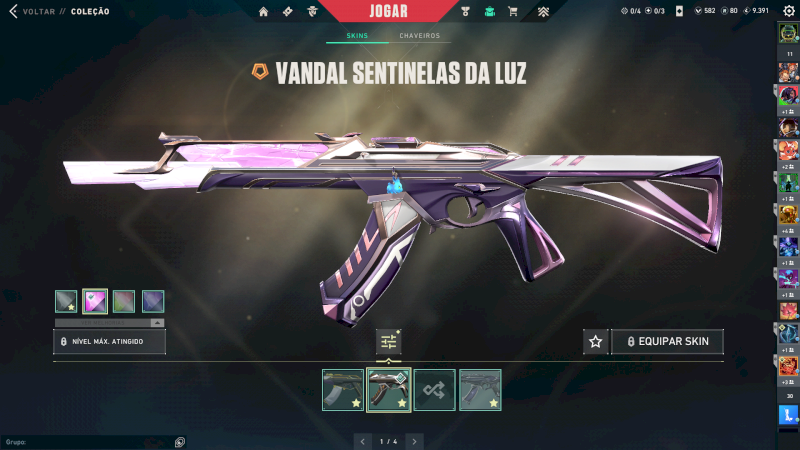
Task: Switch to the Skins tab
Action: pyautogui.click(x=357, y=36)
